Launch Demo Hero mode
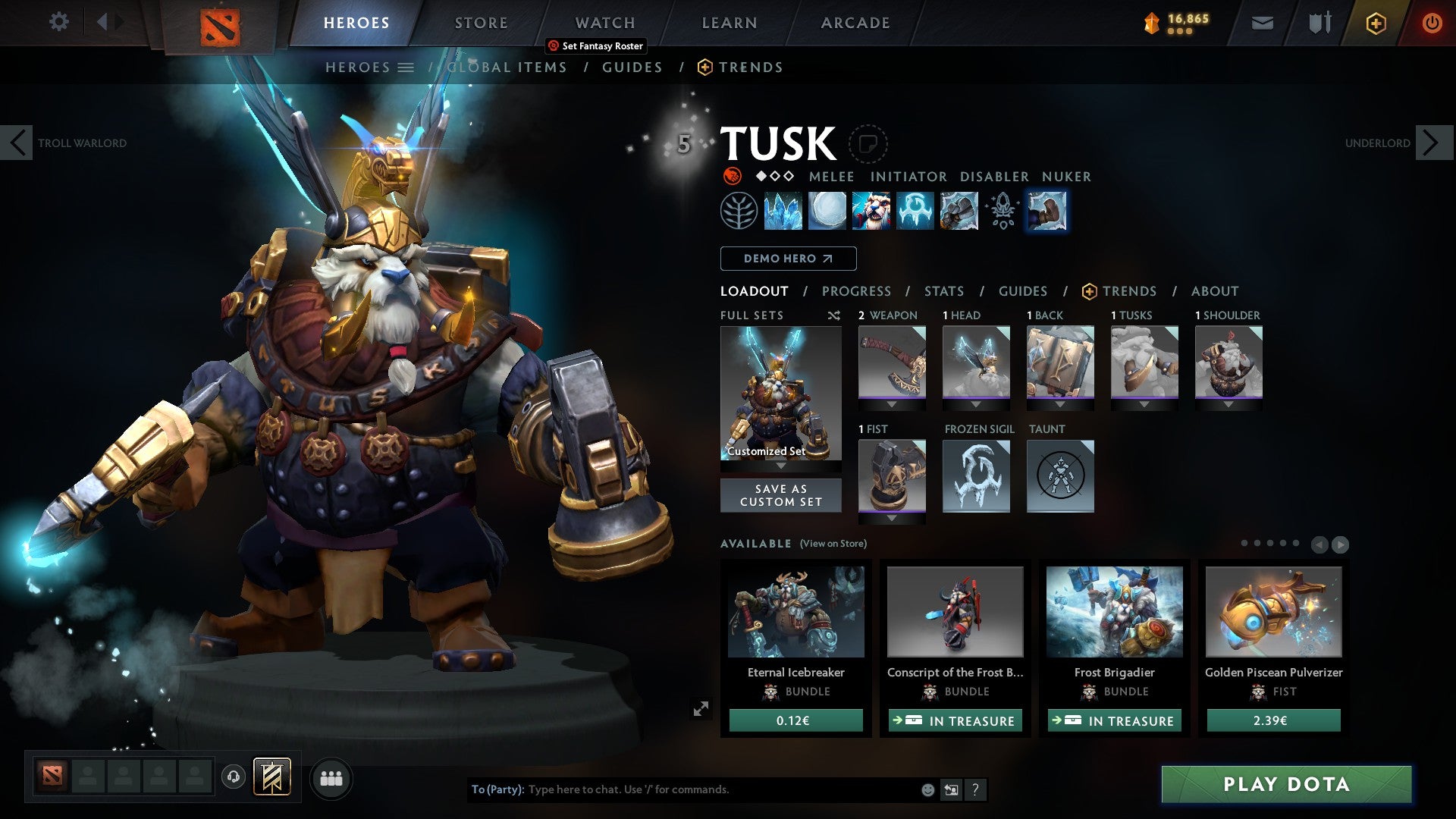1456x819 pixels. (788, 259)
